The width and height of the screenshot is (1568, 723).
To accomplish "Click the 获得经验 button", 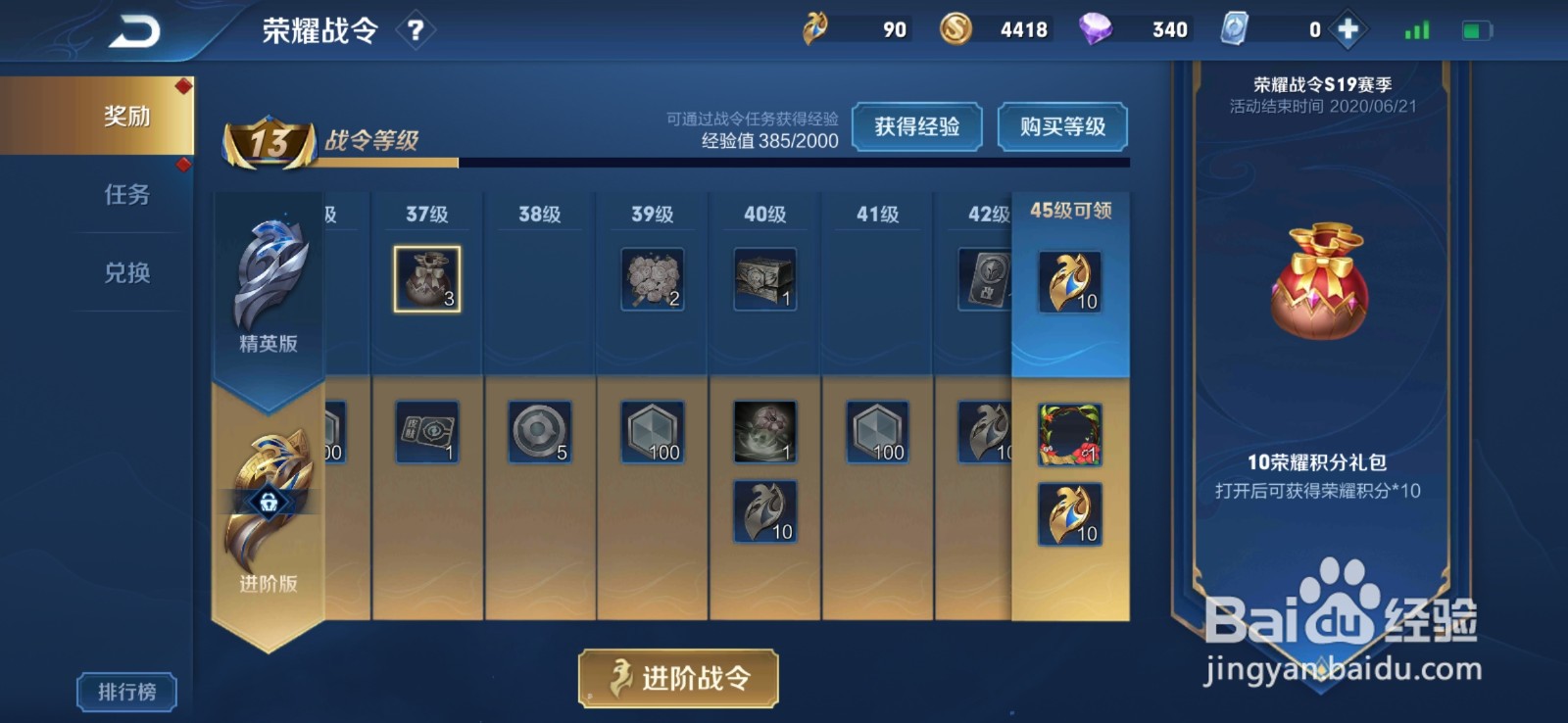I will click(918, 127).
